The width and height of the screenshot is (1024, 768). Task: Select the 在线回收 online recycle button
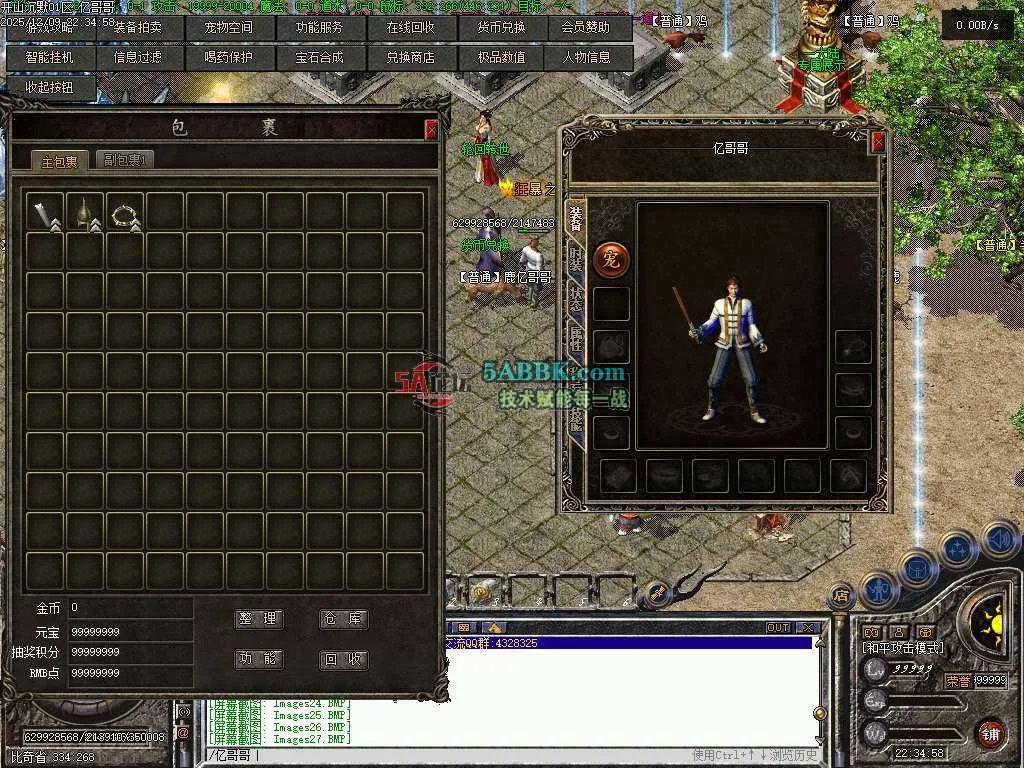tap(410, 28)
